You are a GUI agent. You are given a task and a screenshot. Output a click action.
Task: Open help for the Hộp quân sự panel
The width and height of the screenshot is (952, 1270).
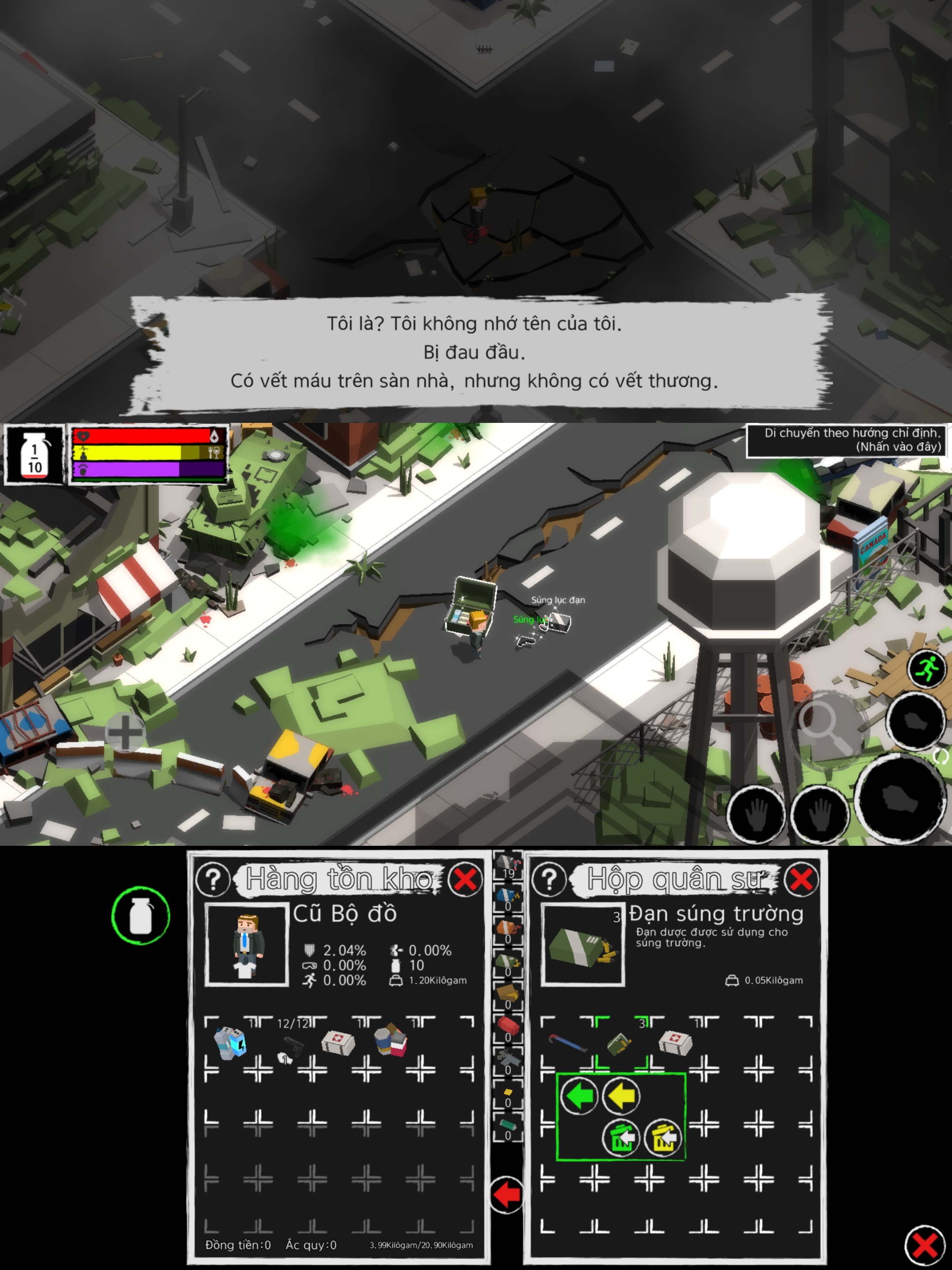pos(549,880)
